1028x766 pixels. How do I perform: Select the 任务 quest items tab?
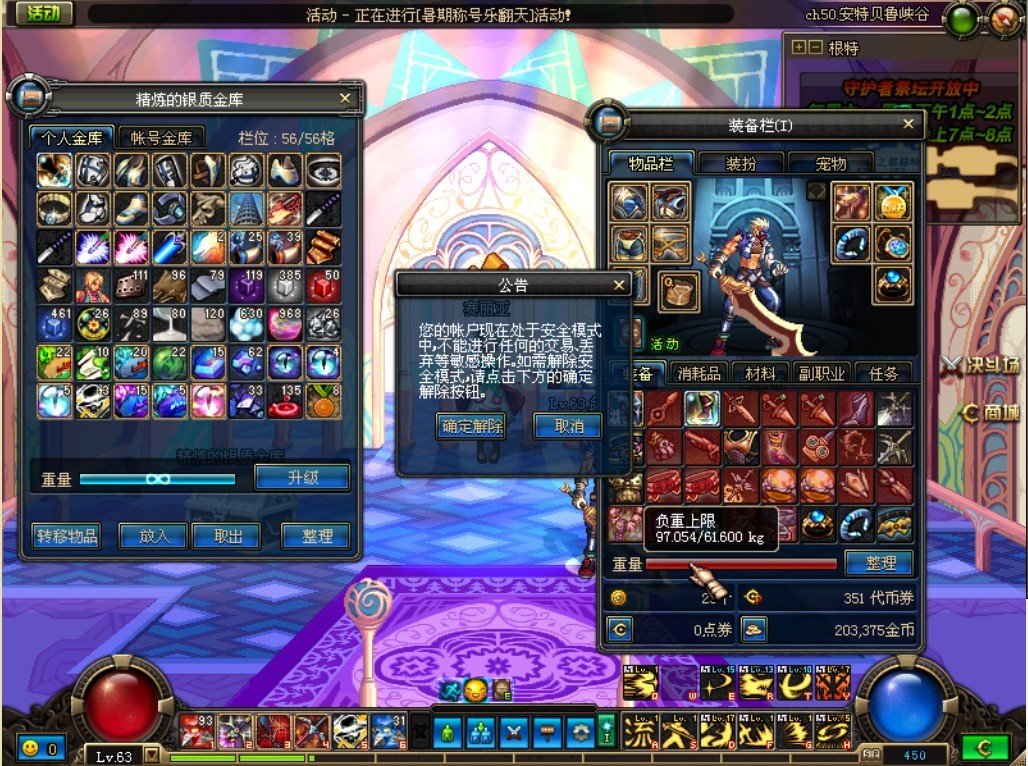pyautogui.click(x=884, y=373)
